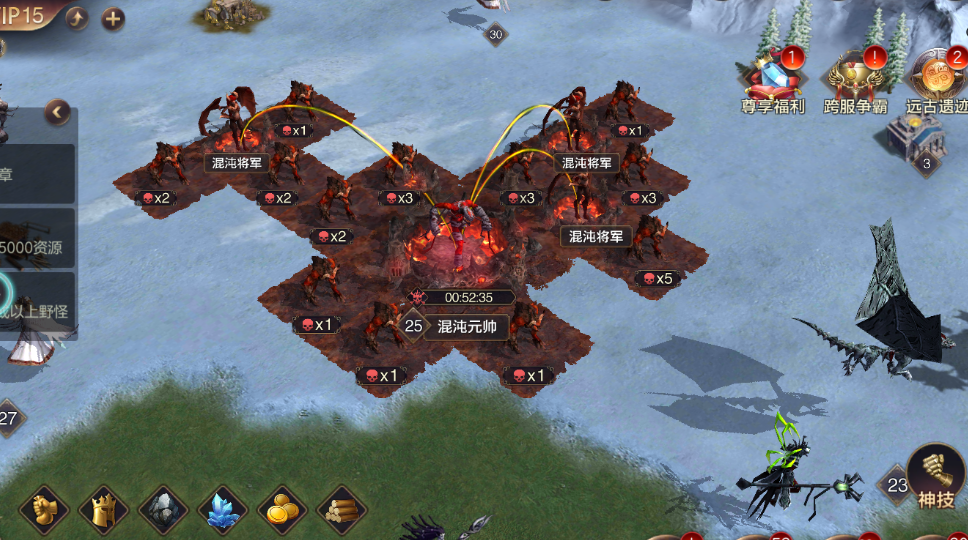
Task: Choose the golden fist filter icon
Action: pyautogui.click(x=44, y=510)
